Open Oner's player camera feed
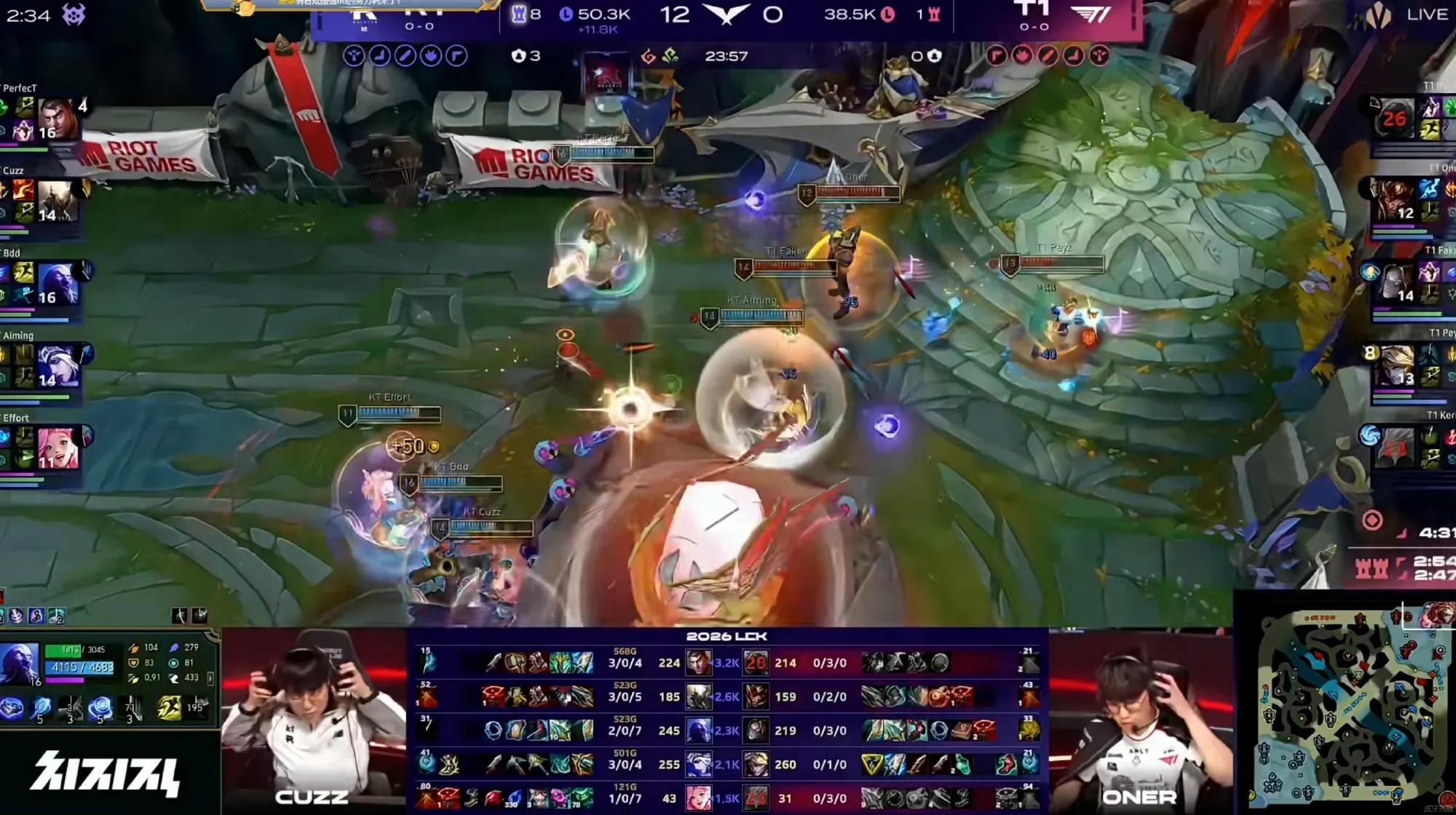This screenshot has width=1456, height=815. pos(1139,720)
